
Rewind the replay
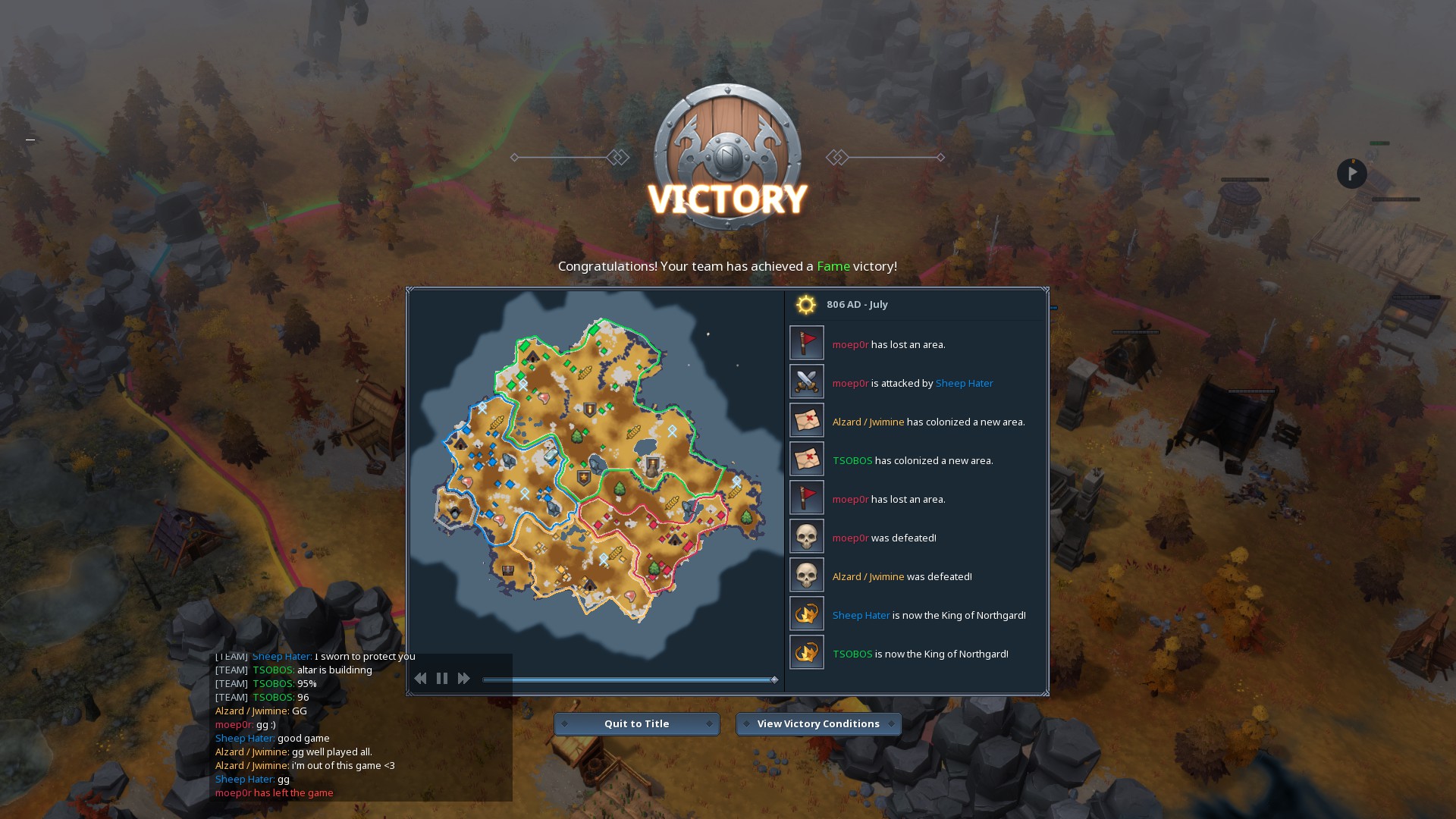pyautogui.click(x=421, y=678)
